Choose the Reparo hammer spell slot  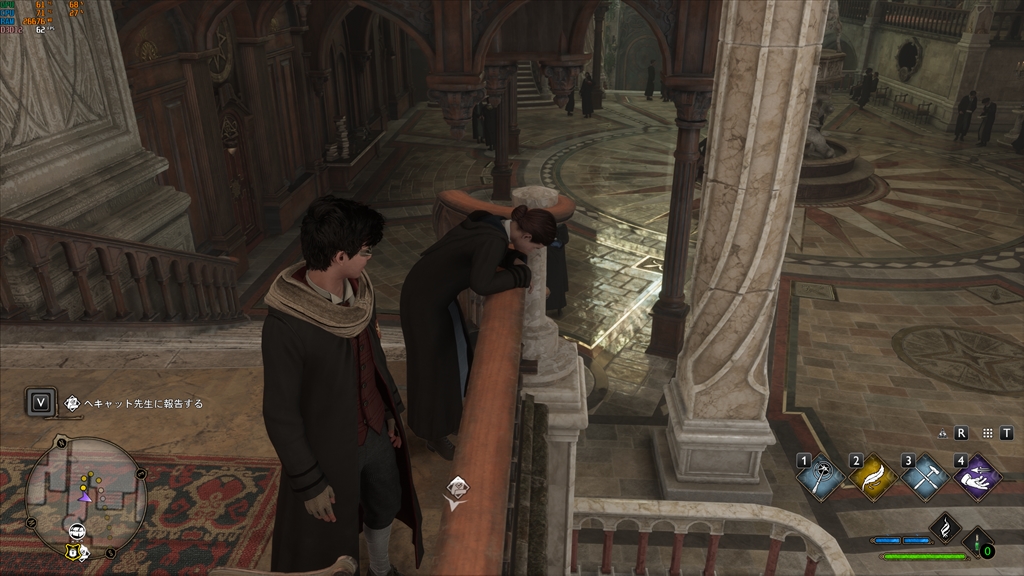coord(925,478)
